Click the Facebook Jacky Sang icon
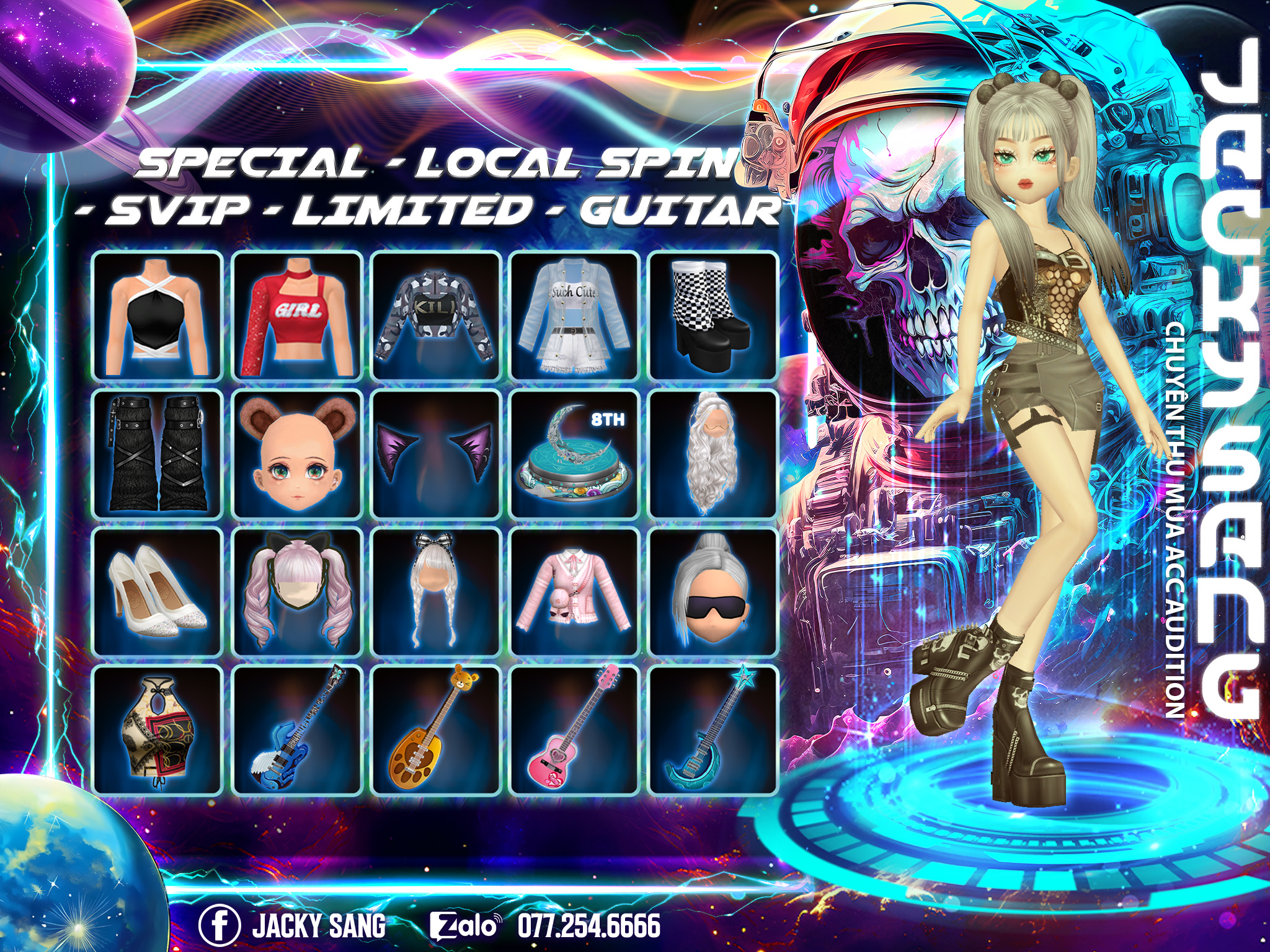This screenshot has height=952, width=1270. (x=220, y=925)
